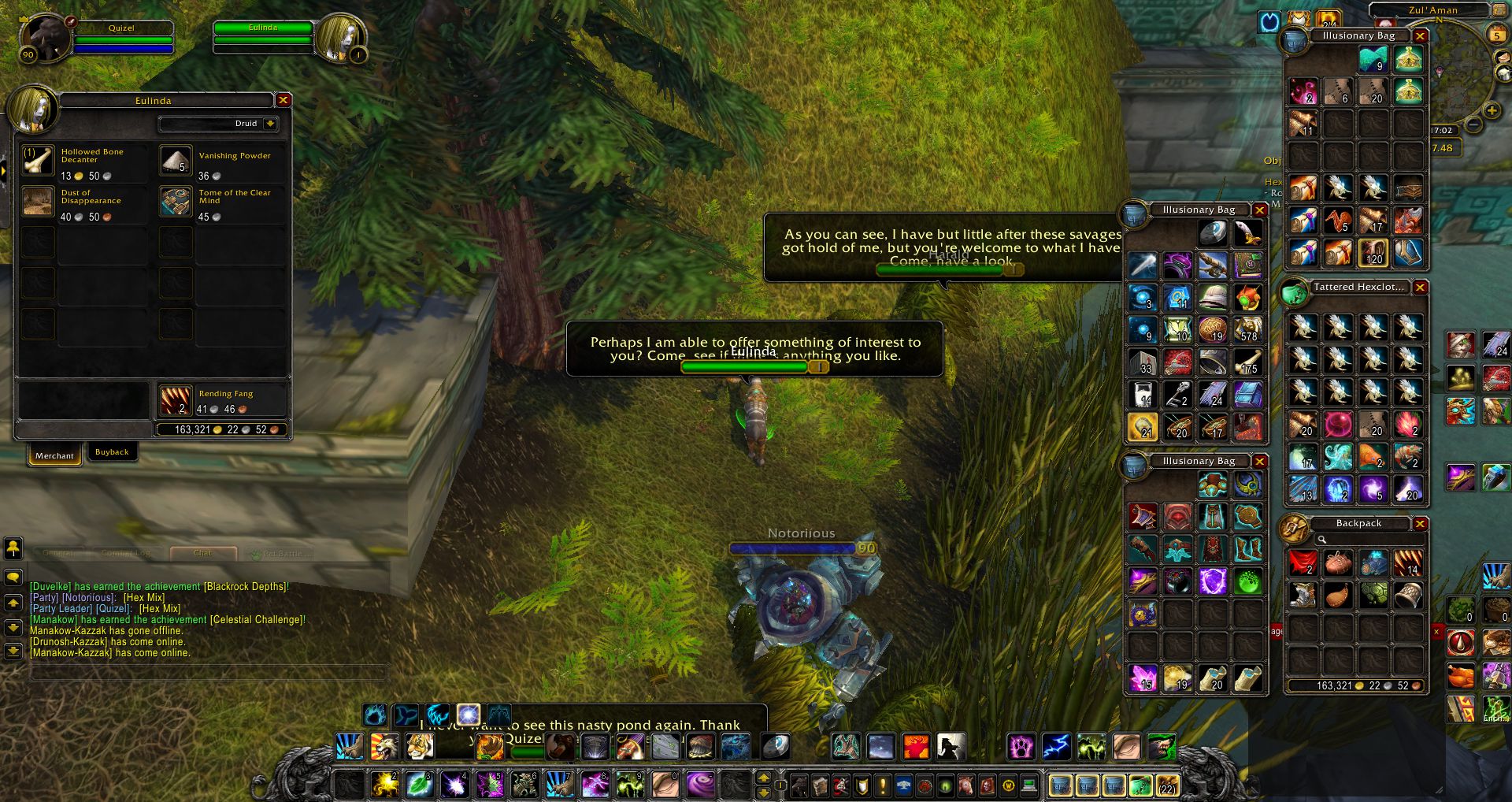Close the Eulinda merchant window

283,100
